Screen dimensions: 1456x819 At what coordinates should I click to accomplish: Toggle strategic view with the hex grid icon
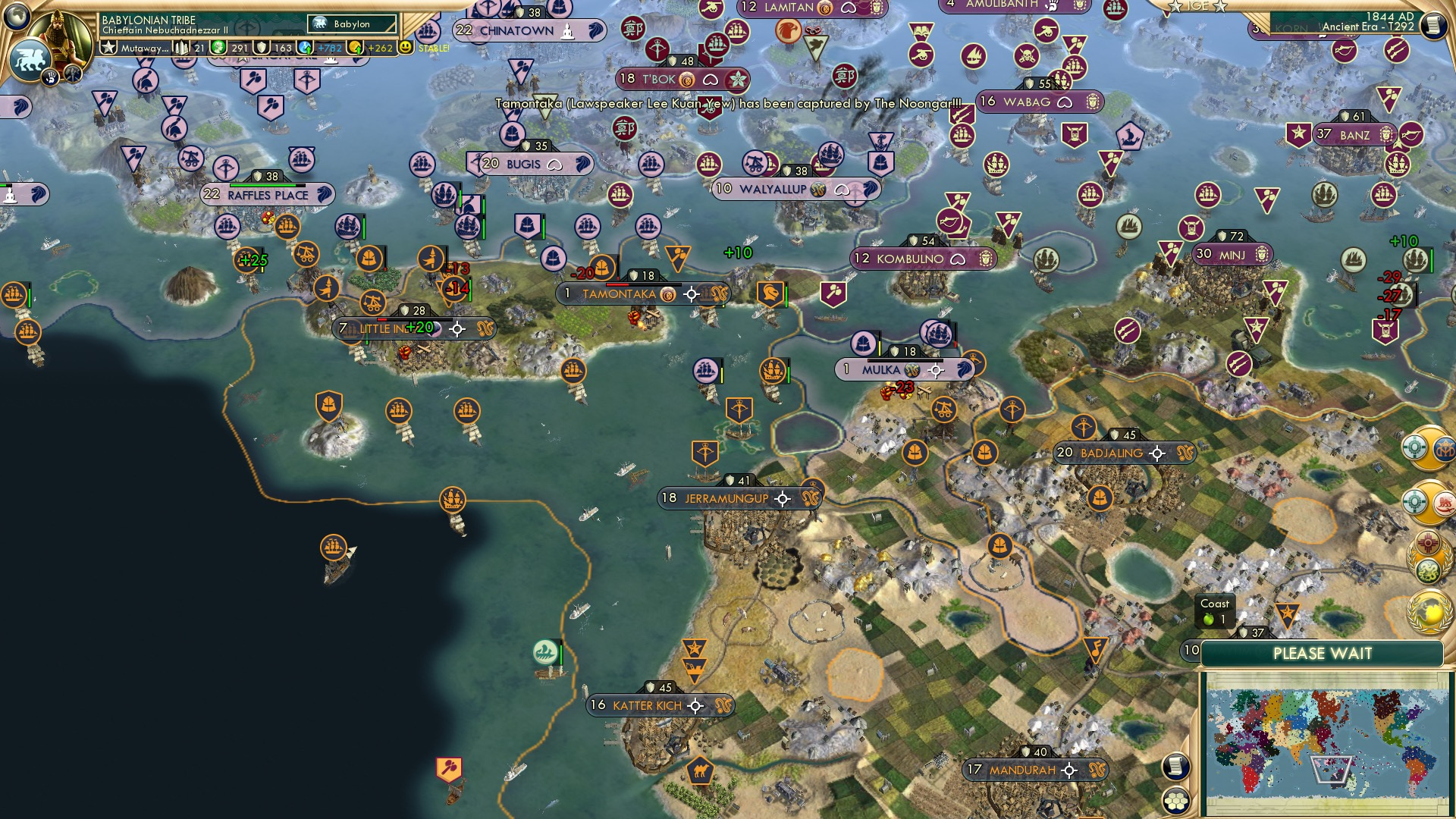click(x=1176, y=802)
